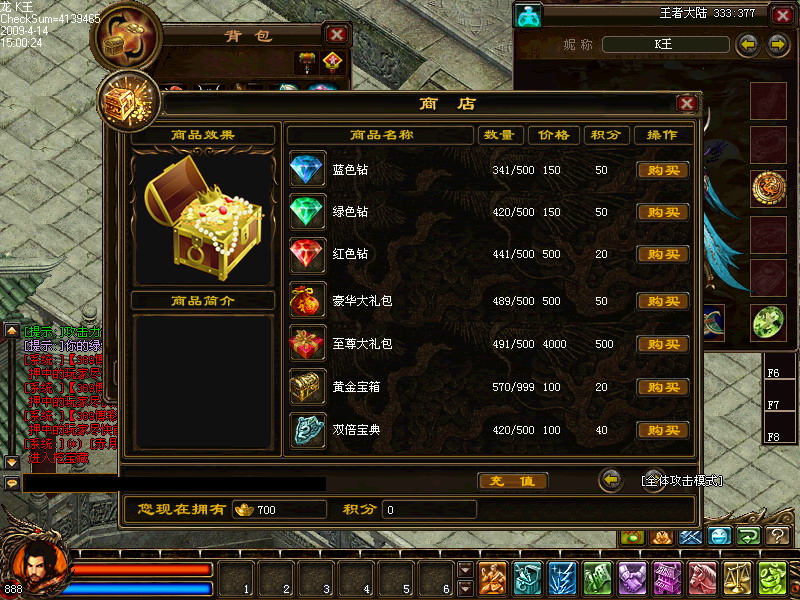Buy the red diamond (红色钻)
This screenshot has height=600, width=800.
pyautogui.click(x=663, y=255)
